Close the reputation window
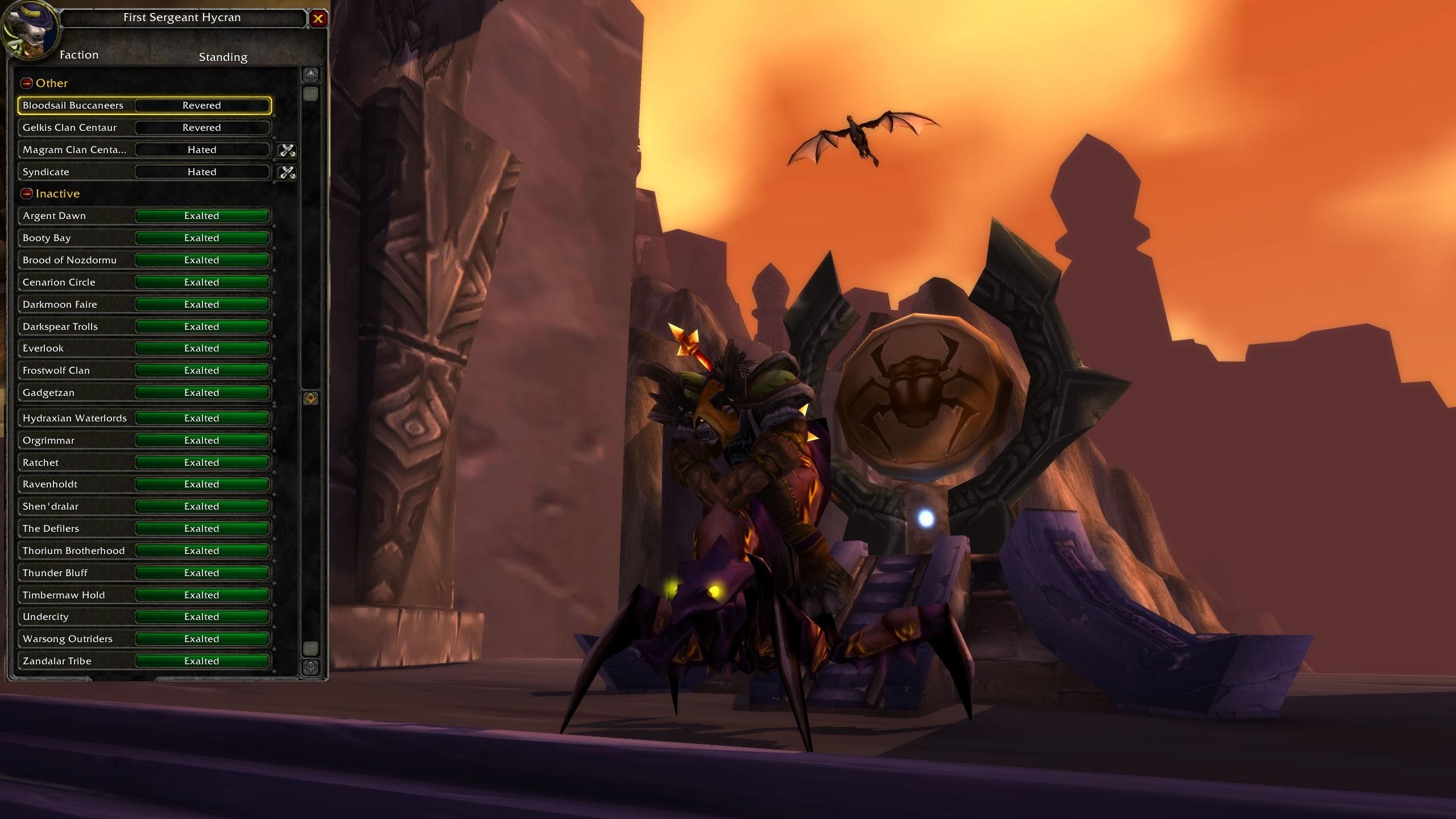The image size is (1456, 819). (x=318, y=19)
